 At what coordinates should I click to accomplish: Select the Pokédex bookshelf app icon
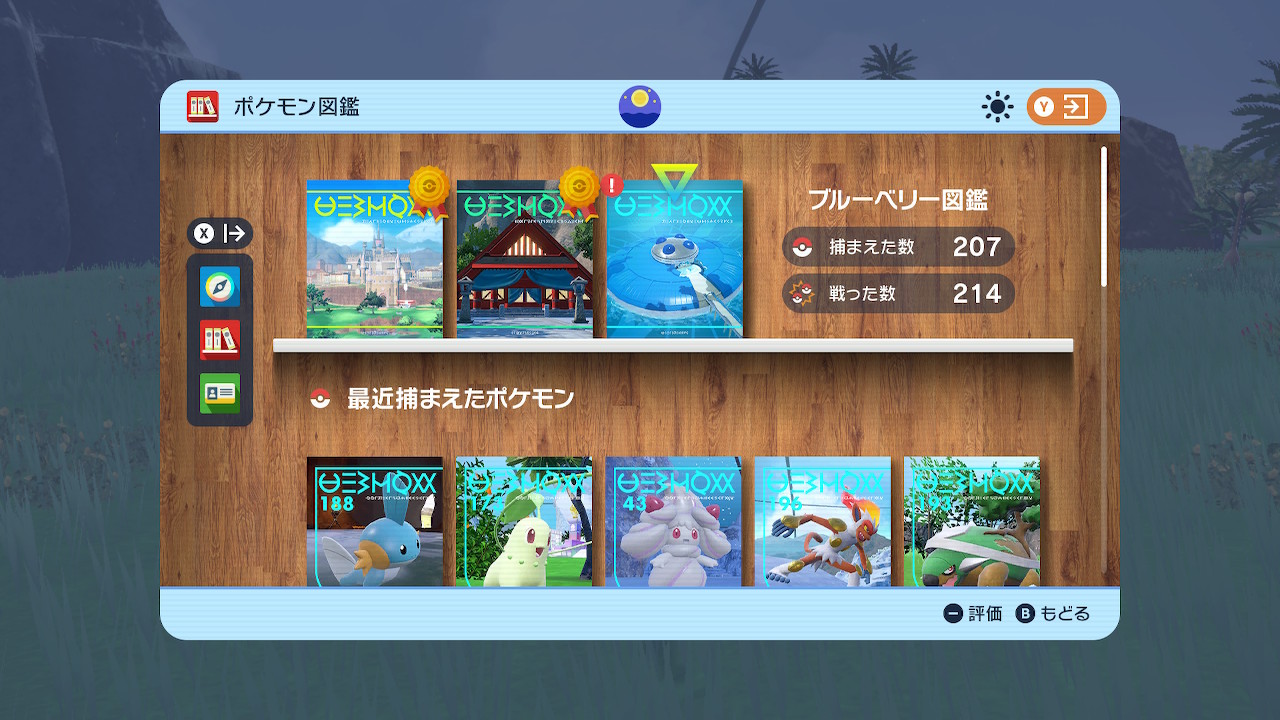pos(220,340)
